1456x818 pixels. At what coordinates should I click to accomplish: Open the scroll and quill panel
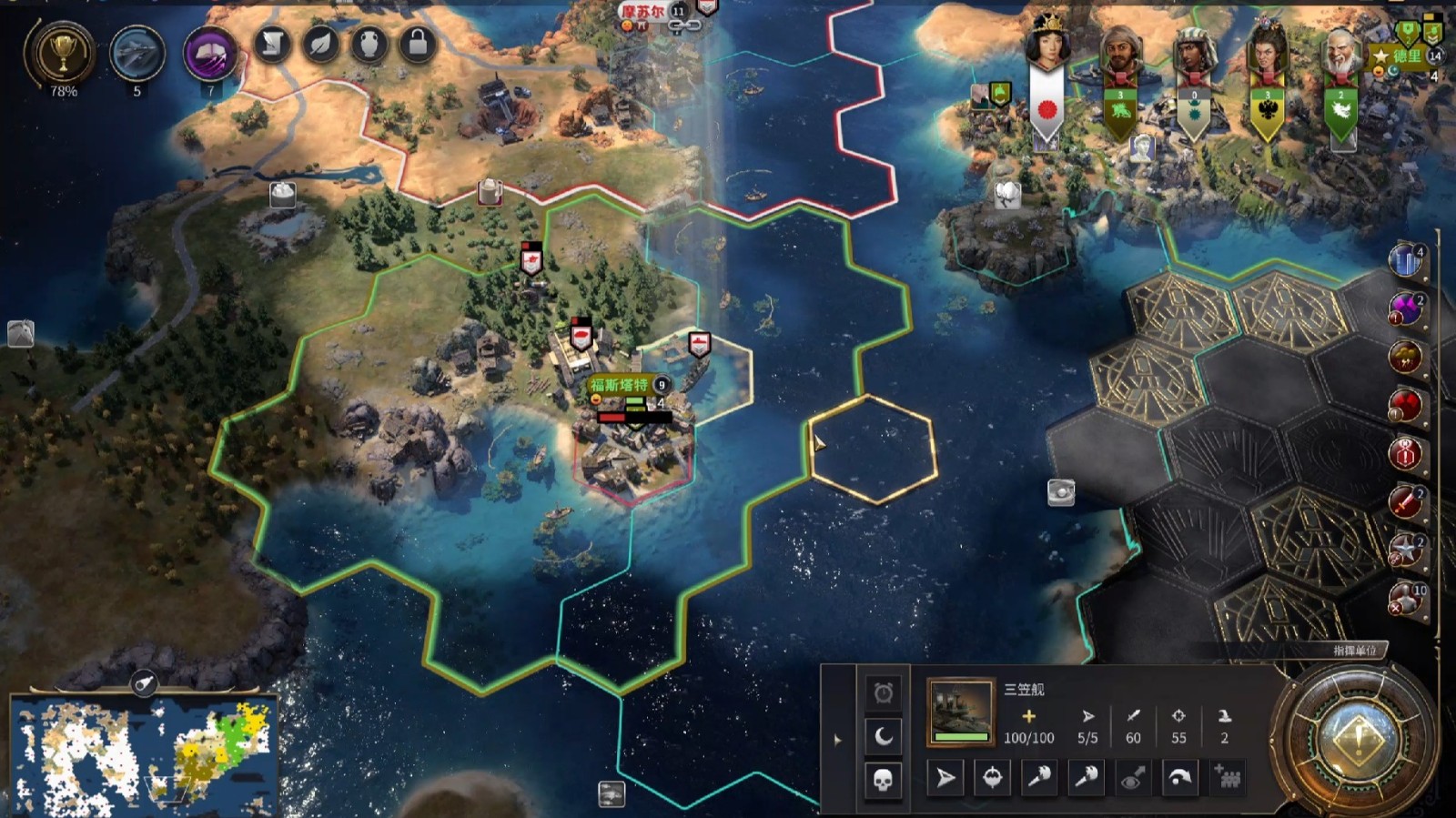pyautogui.click(x=271, y=44)
